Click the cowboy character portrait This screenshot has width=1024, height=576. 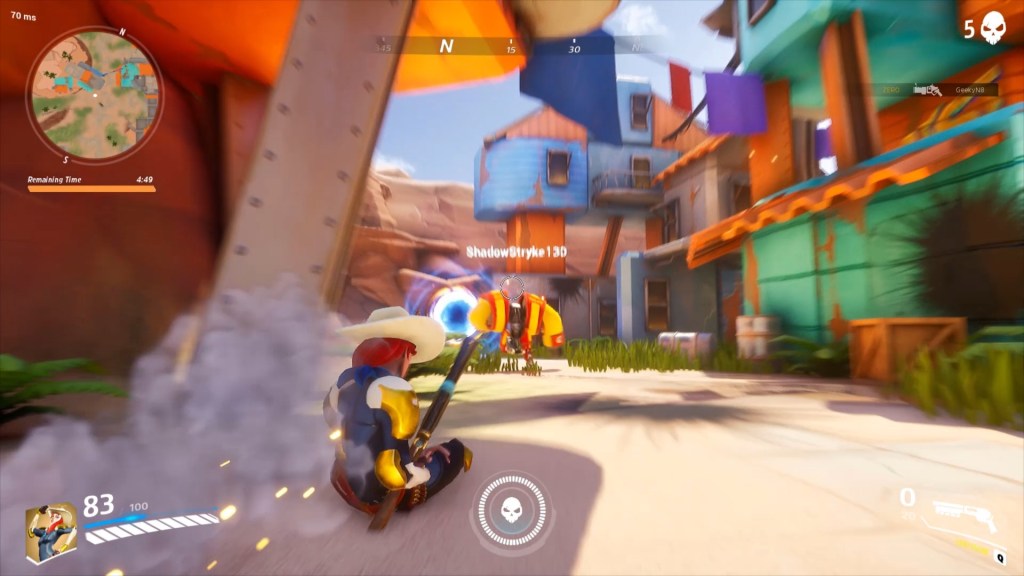51,532
